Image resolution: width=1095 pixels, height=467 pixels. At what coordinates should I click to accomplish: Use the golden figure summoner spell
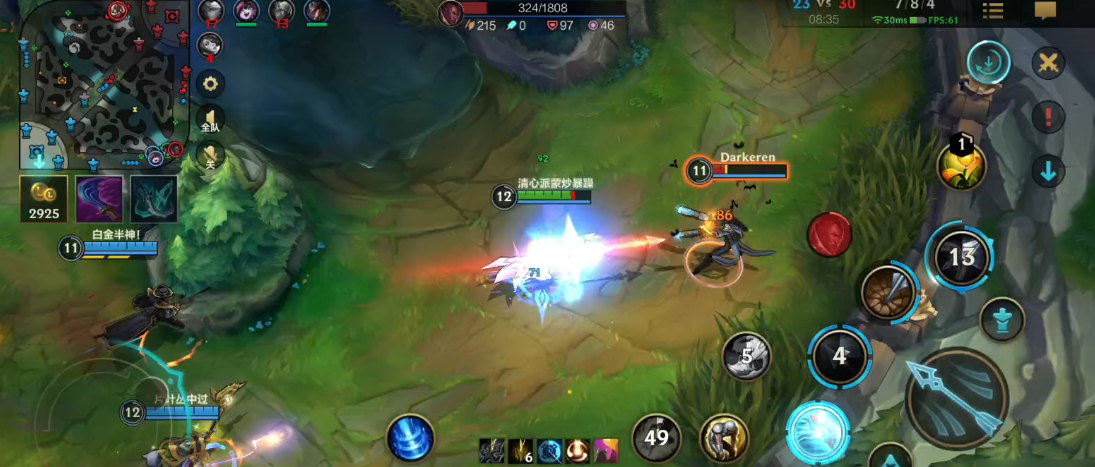(725, 437)
